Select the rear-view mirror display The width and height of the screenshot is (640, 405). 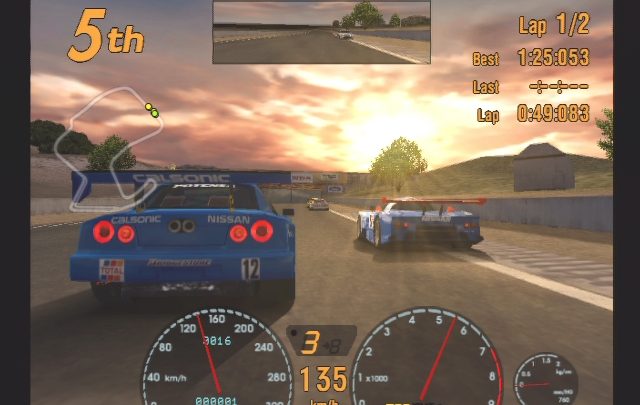321,32
